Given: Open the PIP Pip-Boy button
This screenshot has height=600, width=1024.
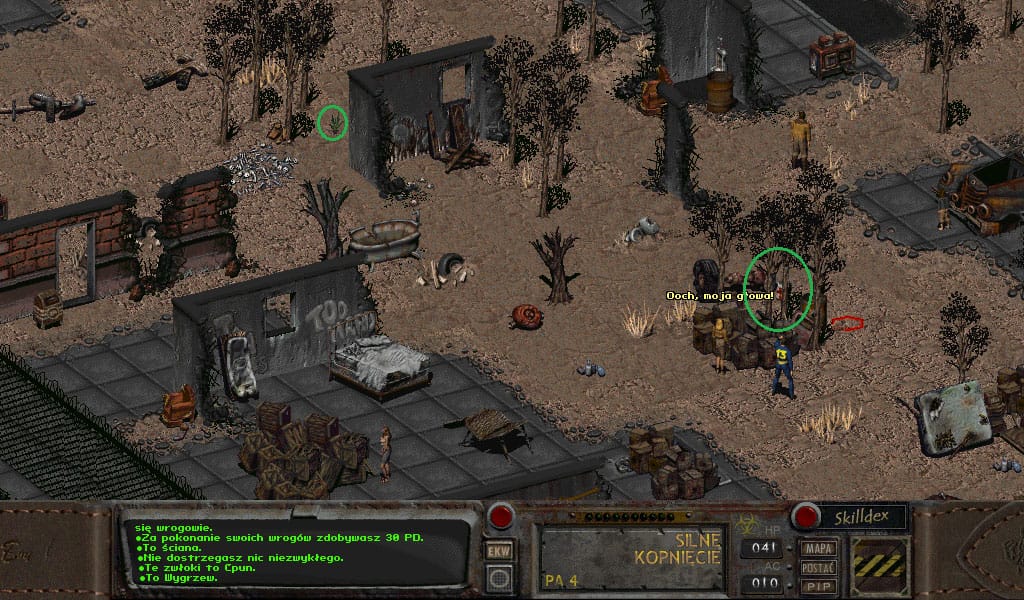Looking at the screenshot, I should 818,585.
